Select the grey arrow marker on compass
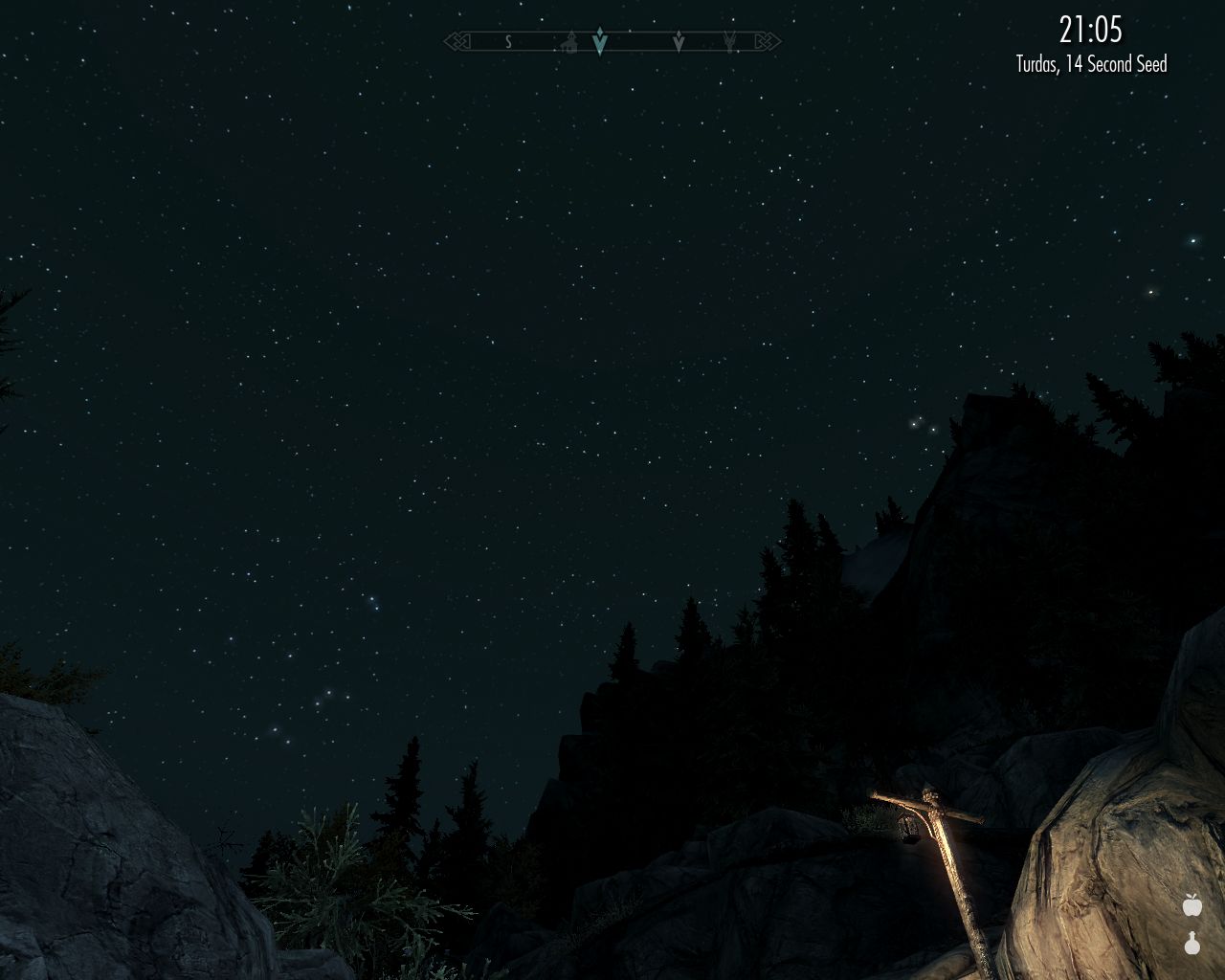 [x=679, y=42]
